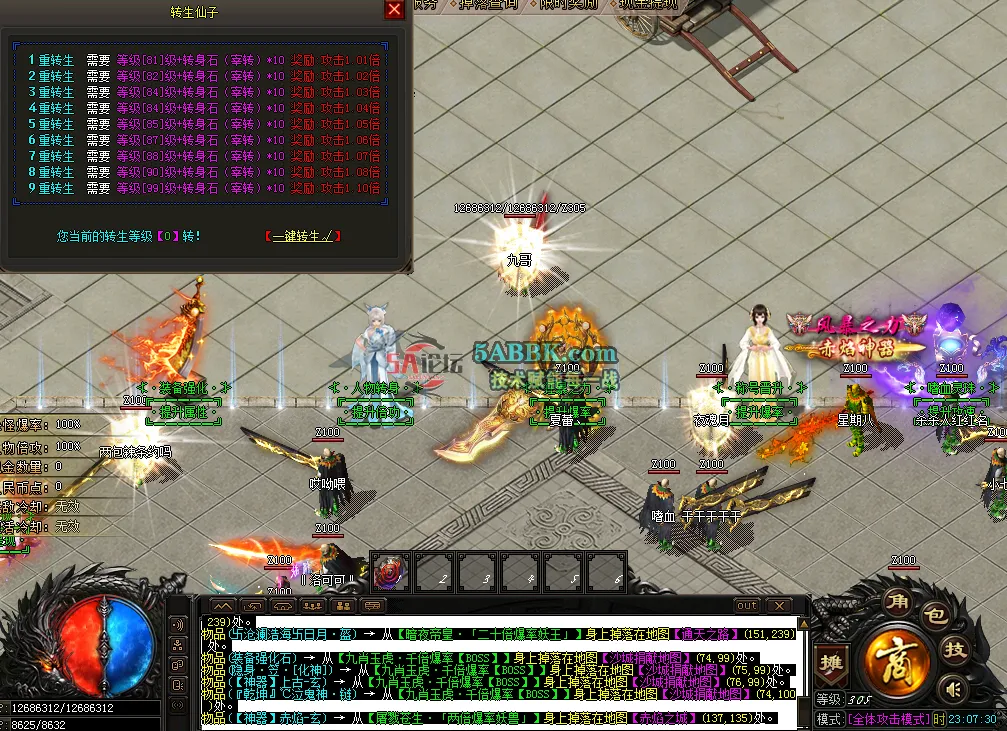Close the chat log panel with X
The height and width of the screenshot is (731, 1007).
778,606
